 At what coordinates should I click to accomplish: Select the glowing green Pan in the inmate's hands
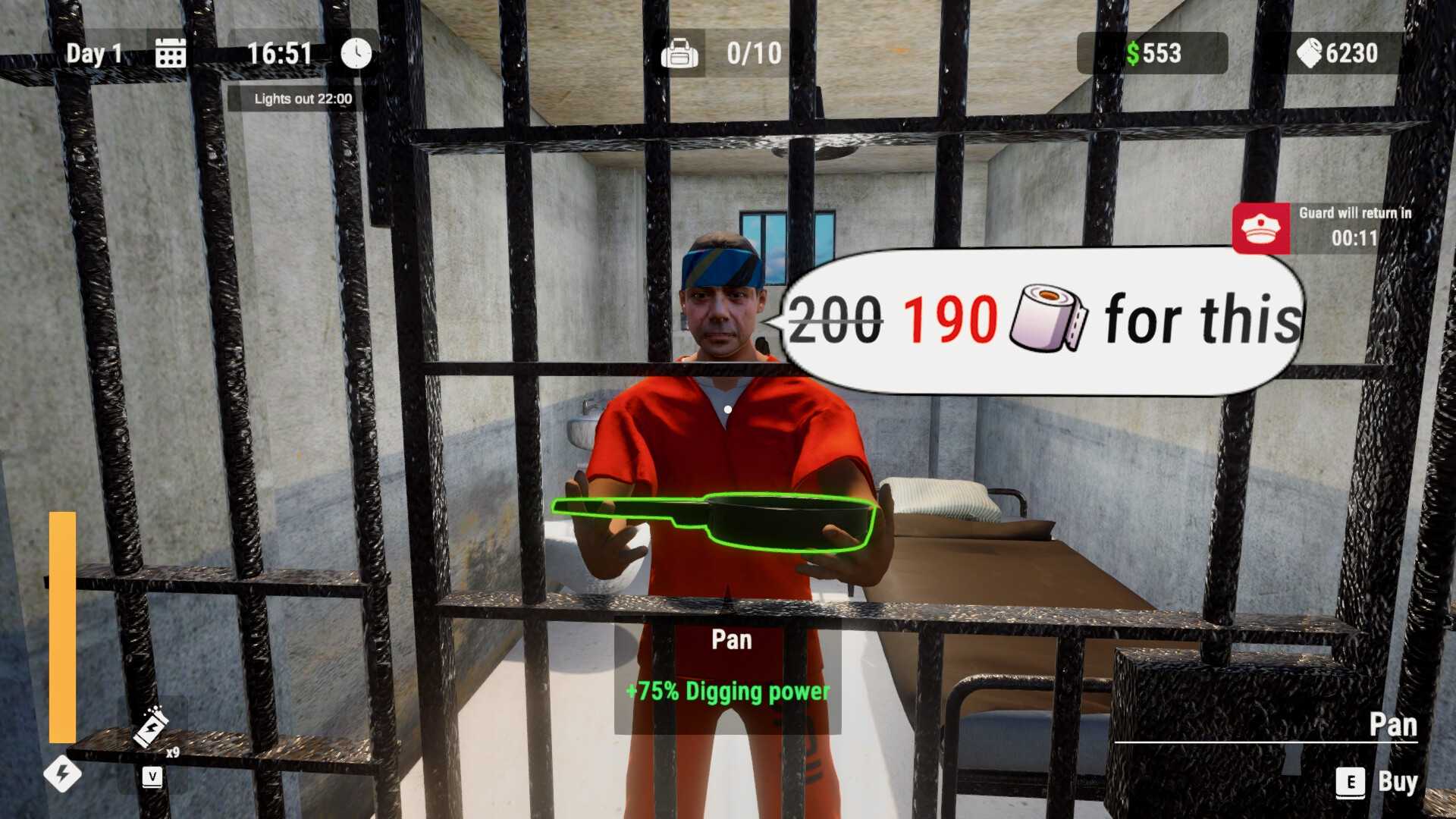[758, 521]
